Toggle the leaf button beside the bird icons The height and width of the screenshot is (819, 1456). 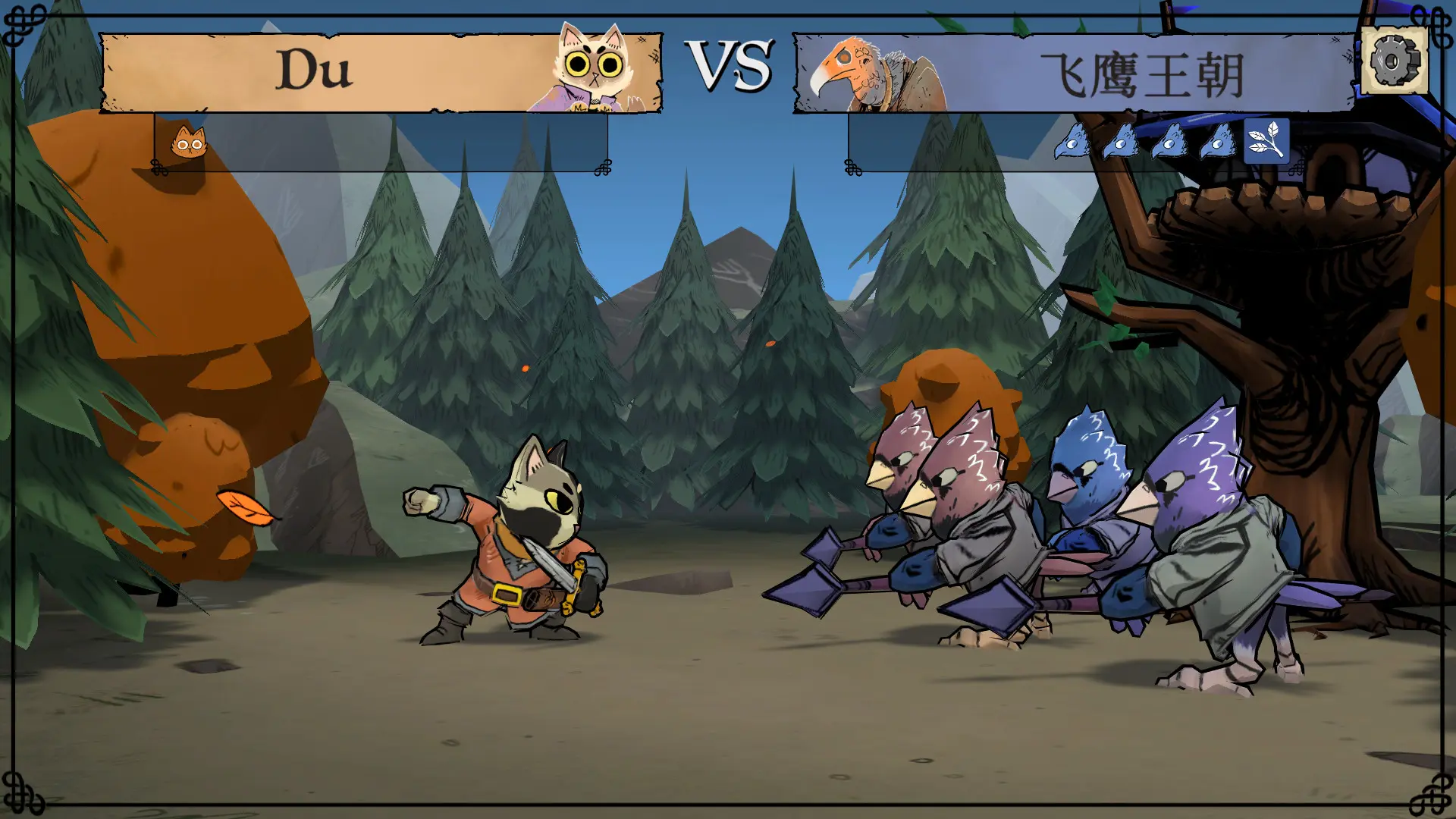coord(1266,143)
